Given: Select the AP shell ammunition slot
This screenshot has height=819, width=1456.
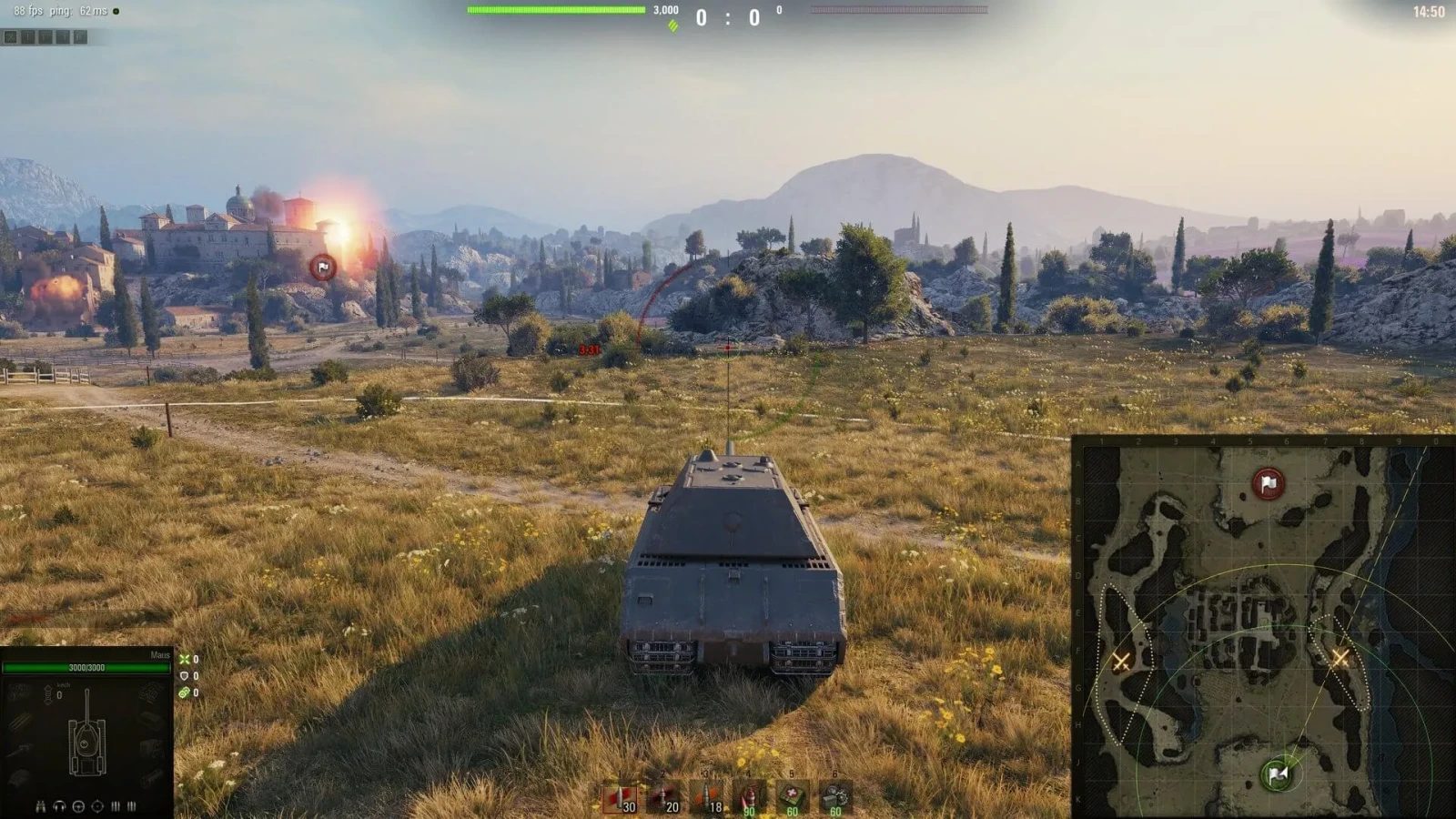Looking at the screenshot, I should [x=622, y=794].
